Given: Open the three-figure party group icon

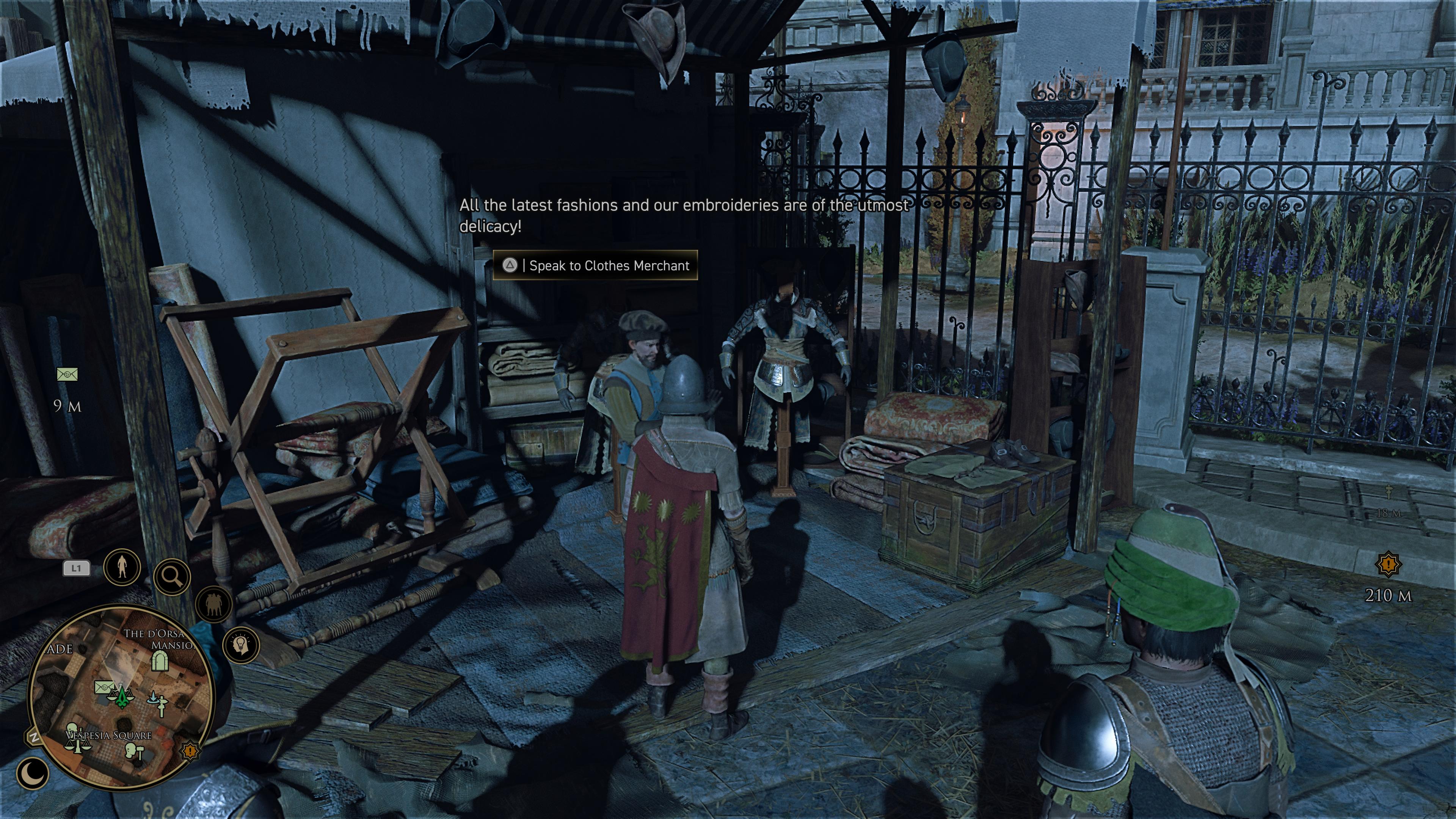Looking at the screenshot, I should coord(213,604).
